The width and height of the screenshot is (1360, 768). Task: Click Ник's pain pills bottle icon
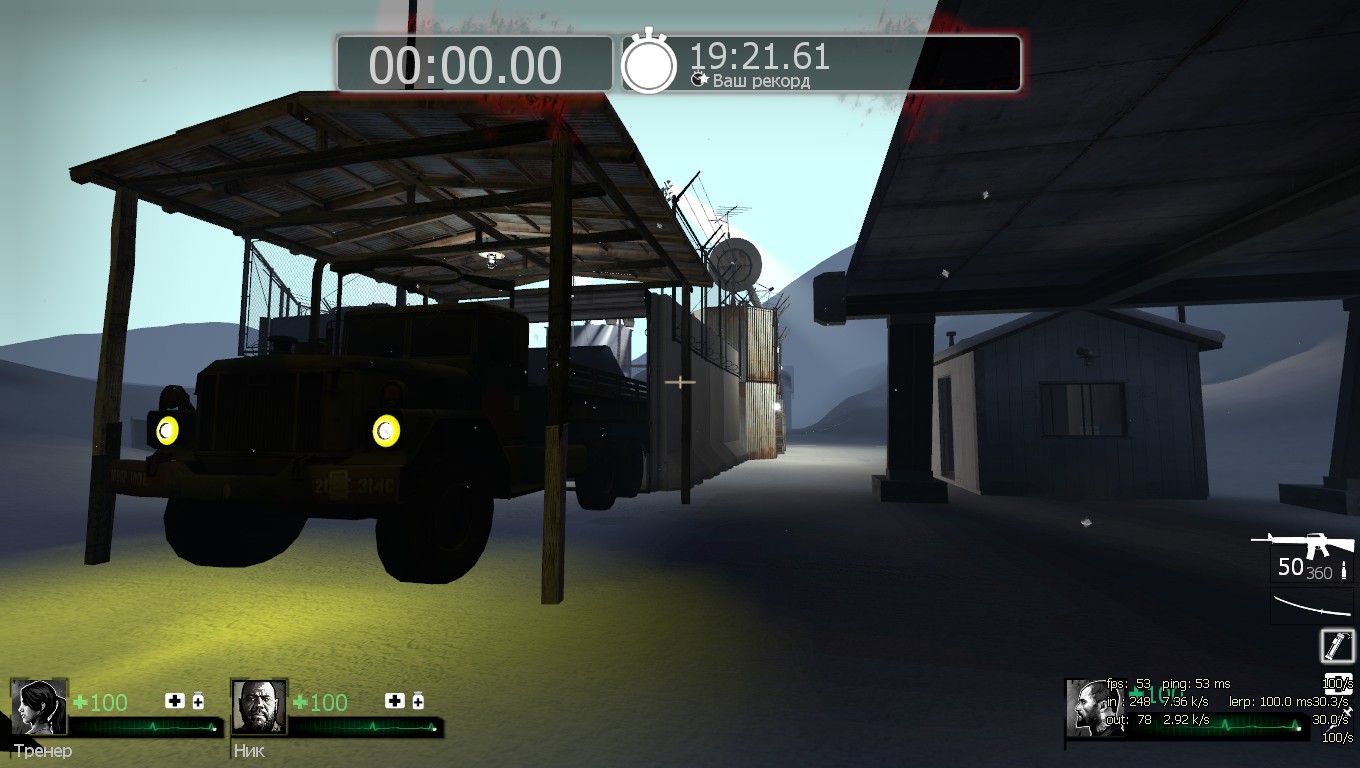click(418, 701)
